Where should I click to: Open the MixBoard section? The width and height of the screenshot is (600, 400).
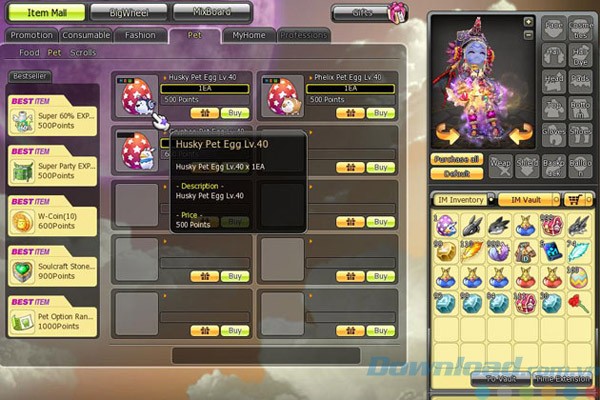(211, 13)
